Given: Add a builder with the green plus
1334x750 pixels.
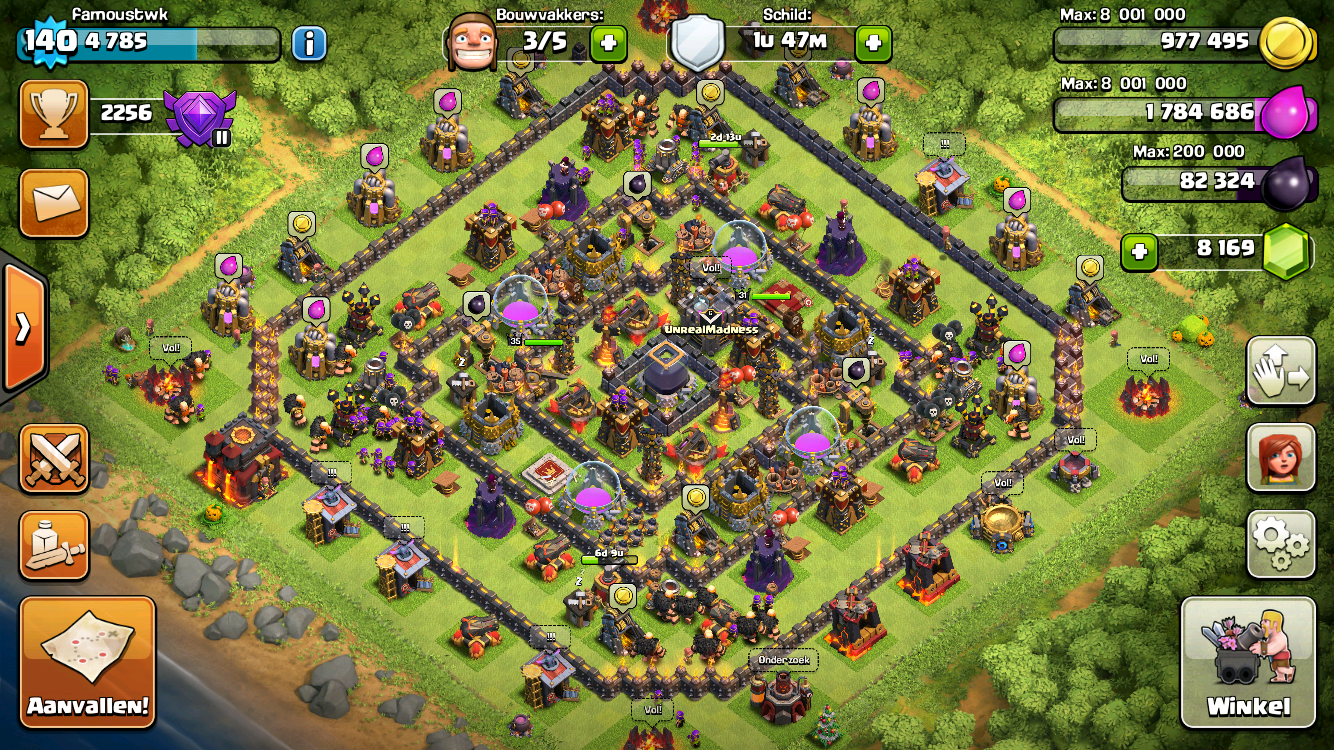Looking at the screenshot, I should (x=608, y=43).
